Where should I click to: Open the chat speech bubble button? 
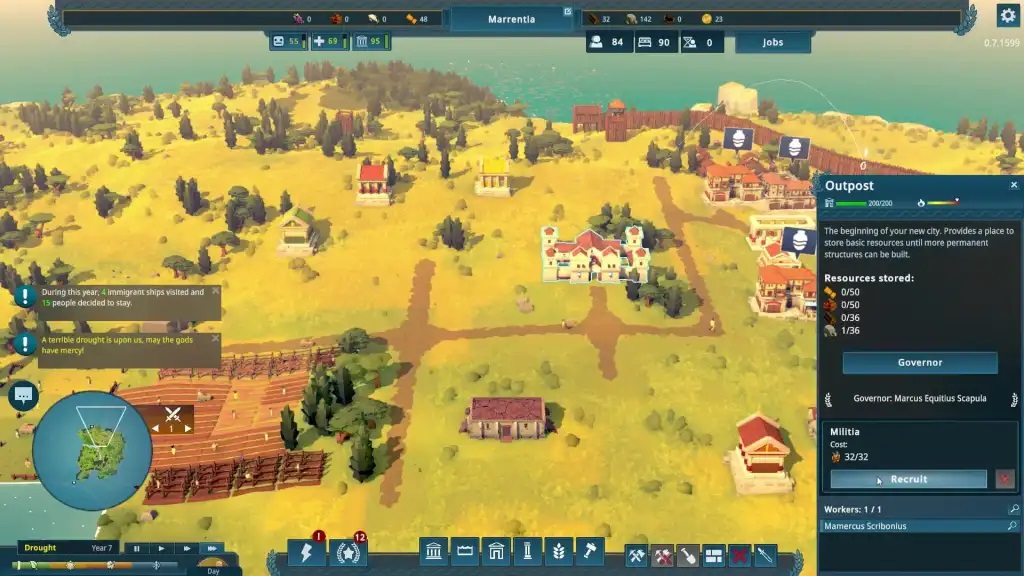pos(22,396)
